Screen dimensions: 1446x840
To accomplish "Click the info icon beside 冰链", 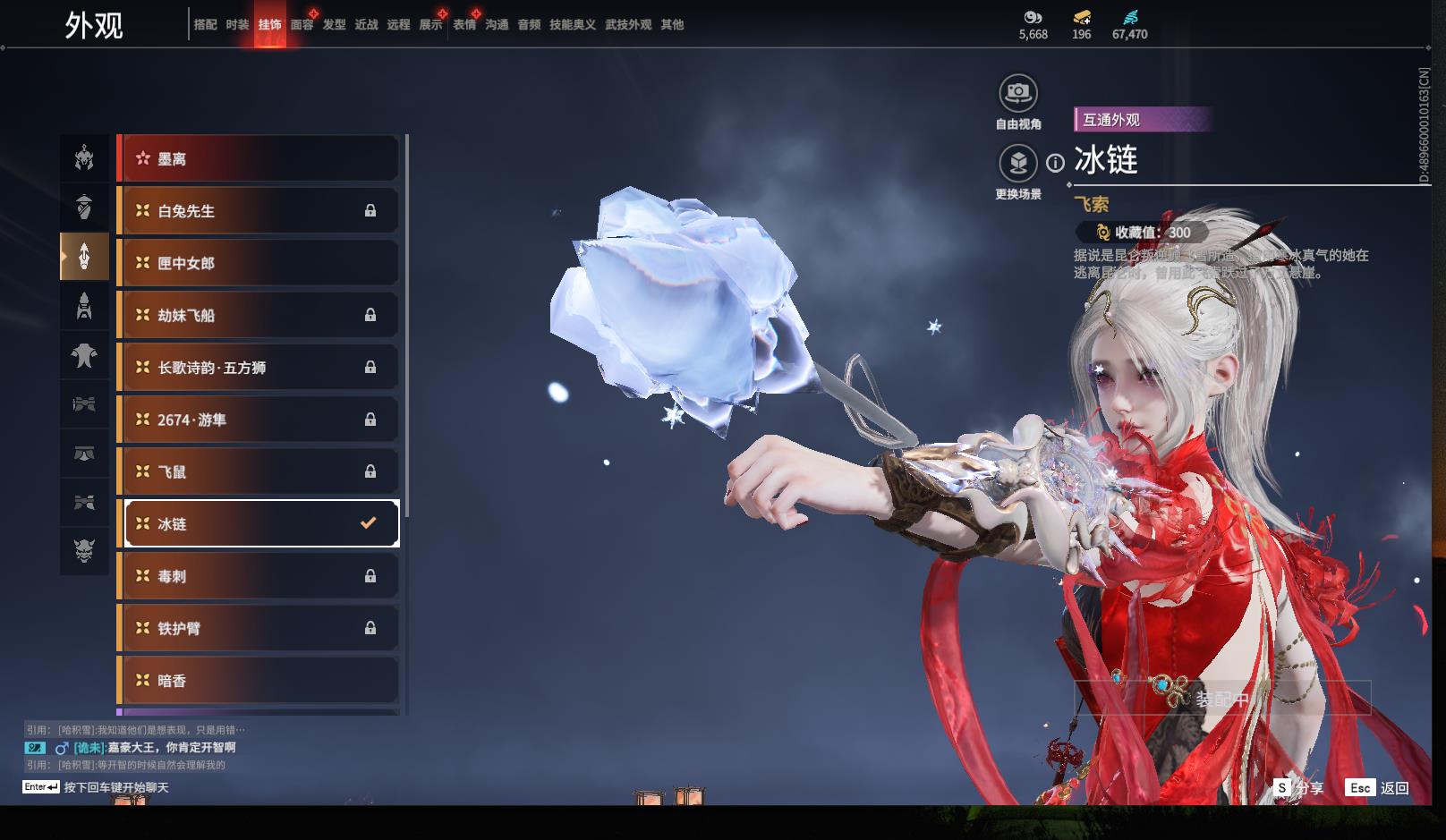I will tap(1056, 163).
